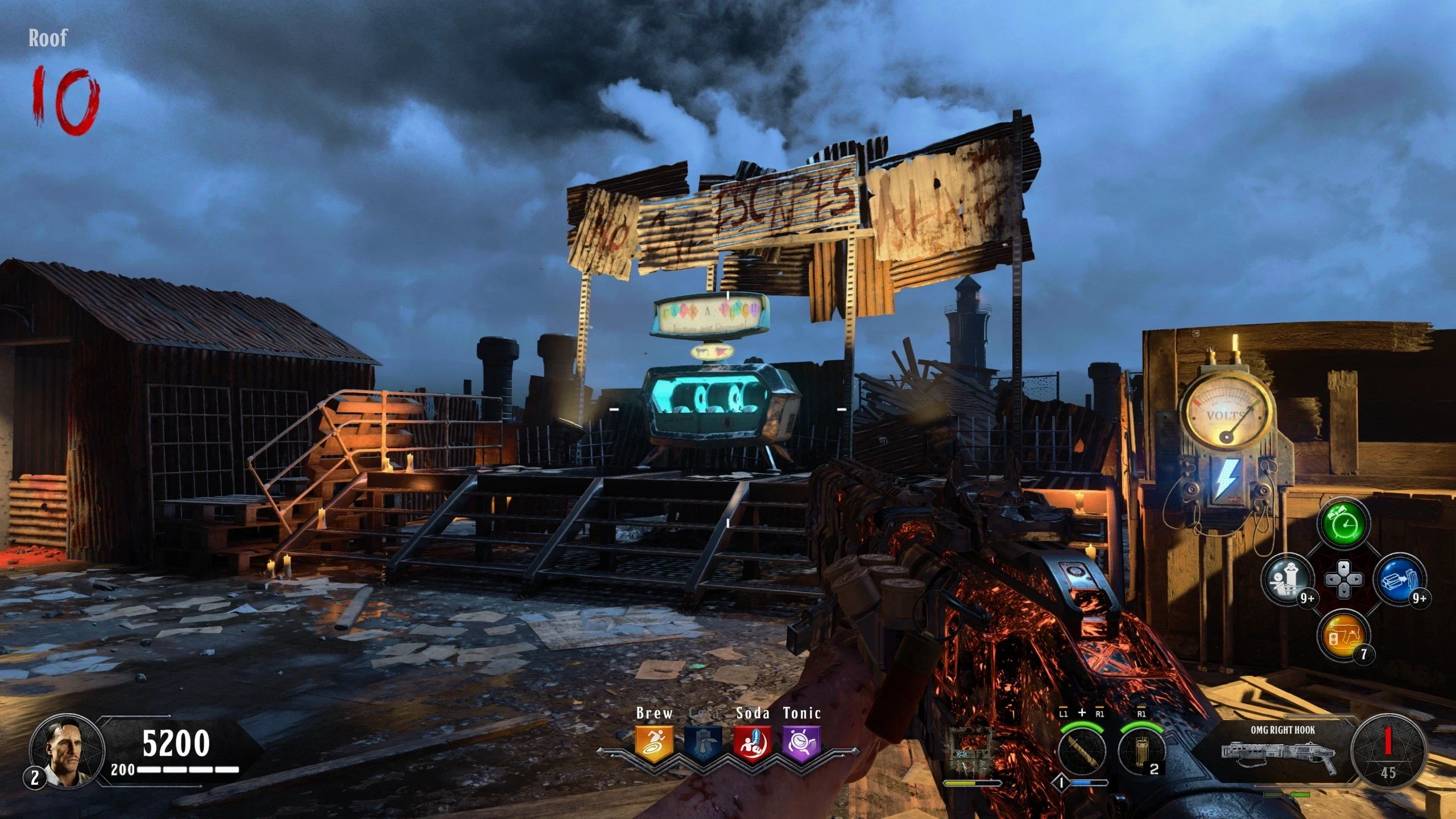Click the shield icon above the yellow bar
The height and width of the screenshot is (819, 1456).
(971, 751)
